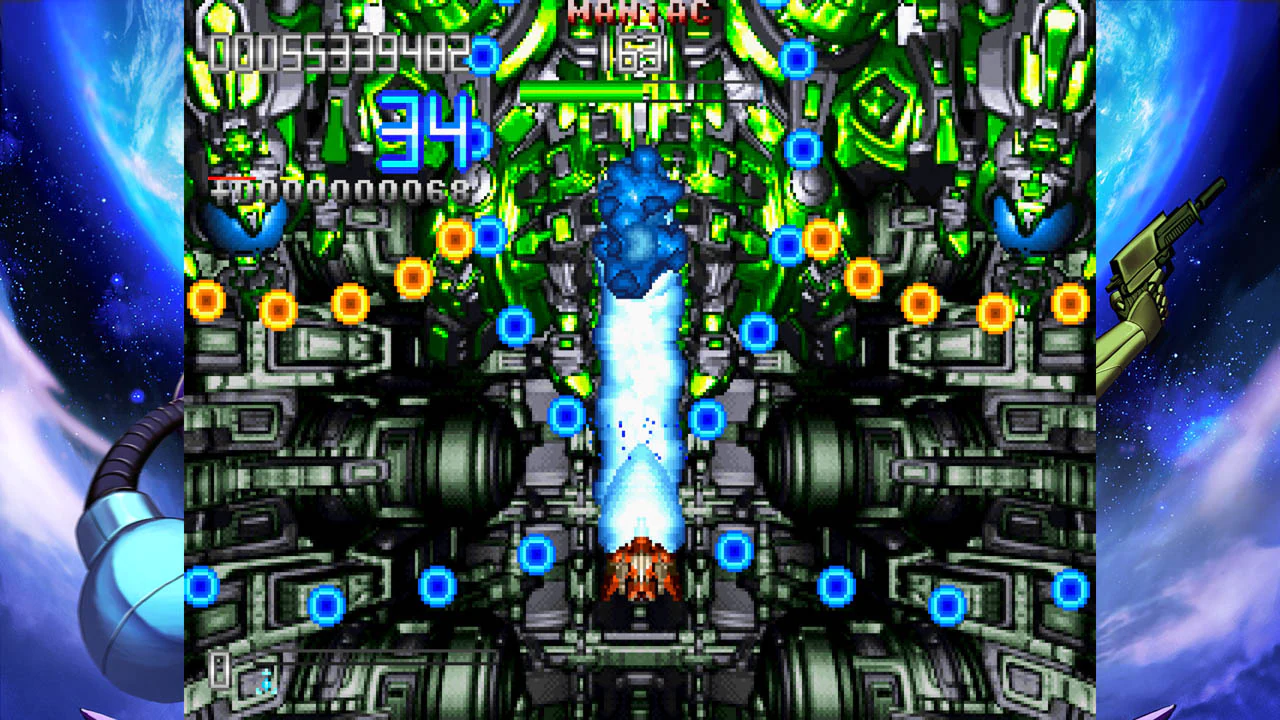Click the blue orb next to chain counter
Image resolution: width=1280 pixels, height=720 pixels.
(477, 139)
